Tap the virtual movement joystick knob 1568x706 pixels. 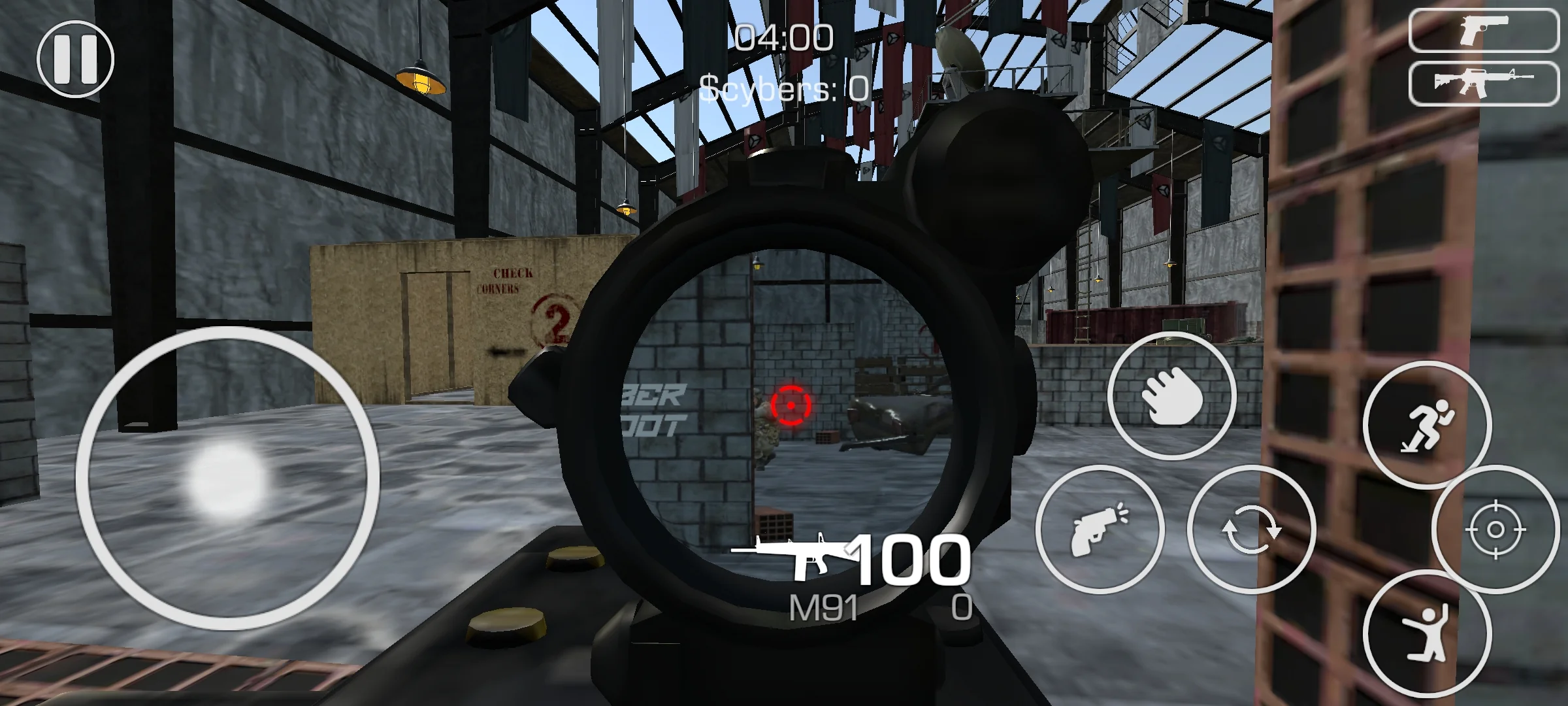point(227,479)
